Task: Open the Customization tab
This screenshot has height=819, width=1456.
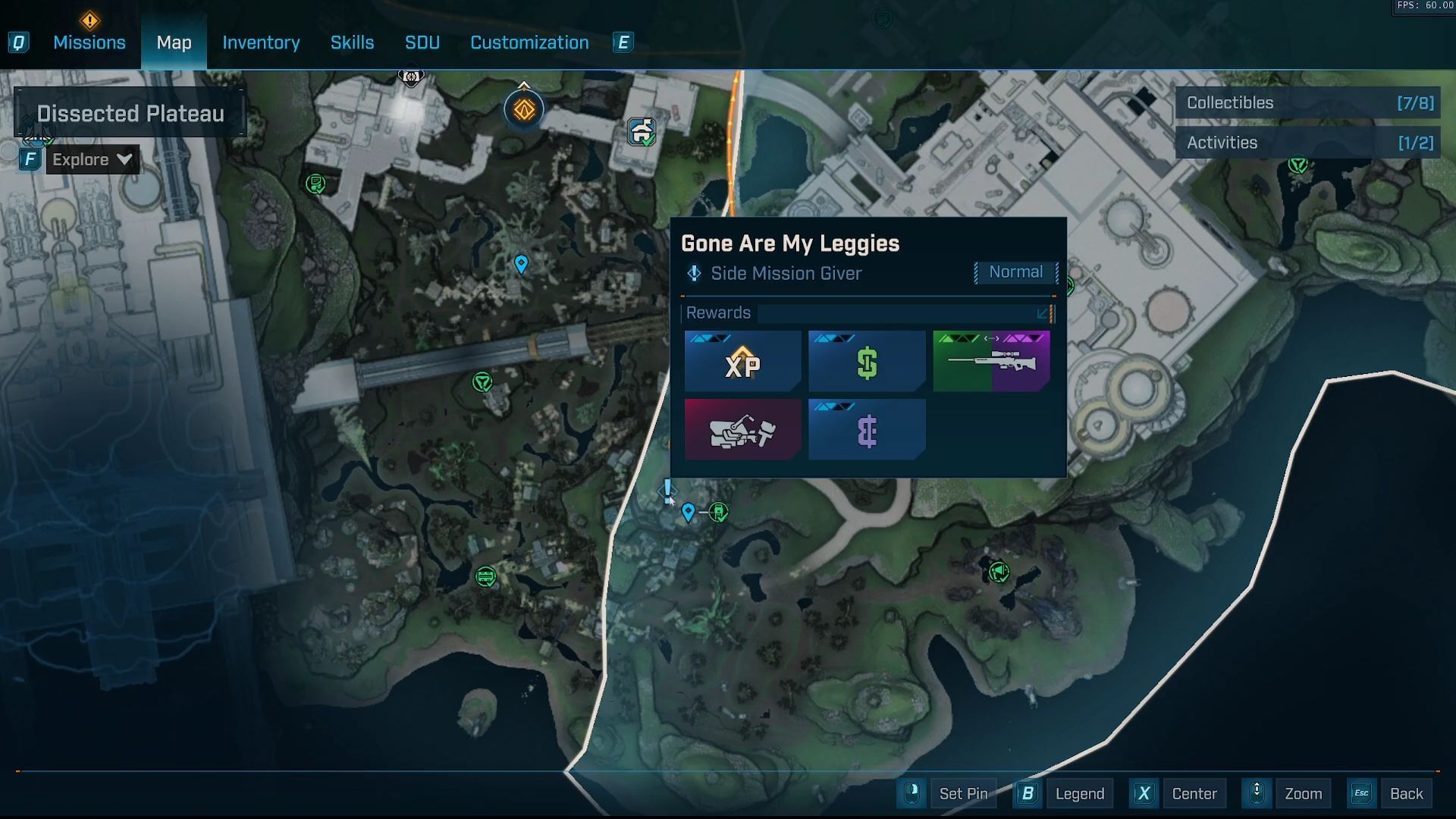Action: [529, 42]
